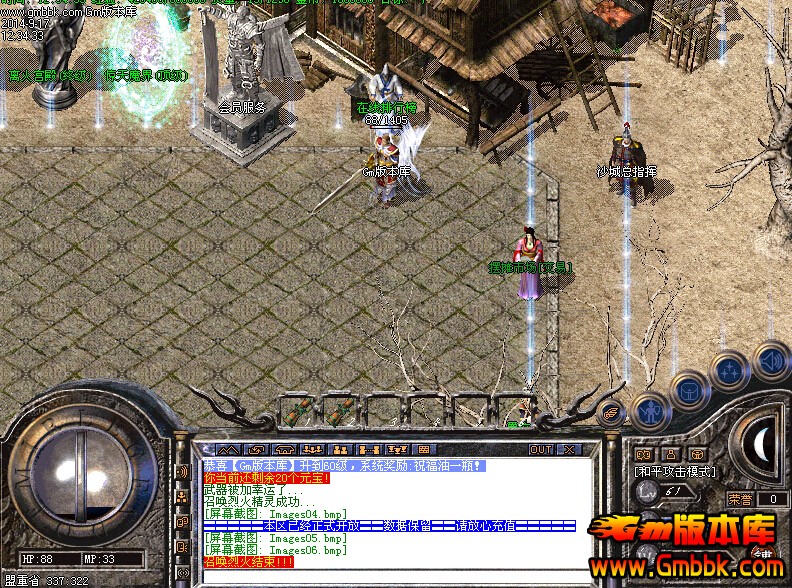The width and height of the screenshot is (792, 588).
Task: Toggle the sound-wave chat filter on the left edge
Action: (182, 471)
